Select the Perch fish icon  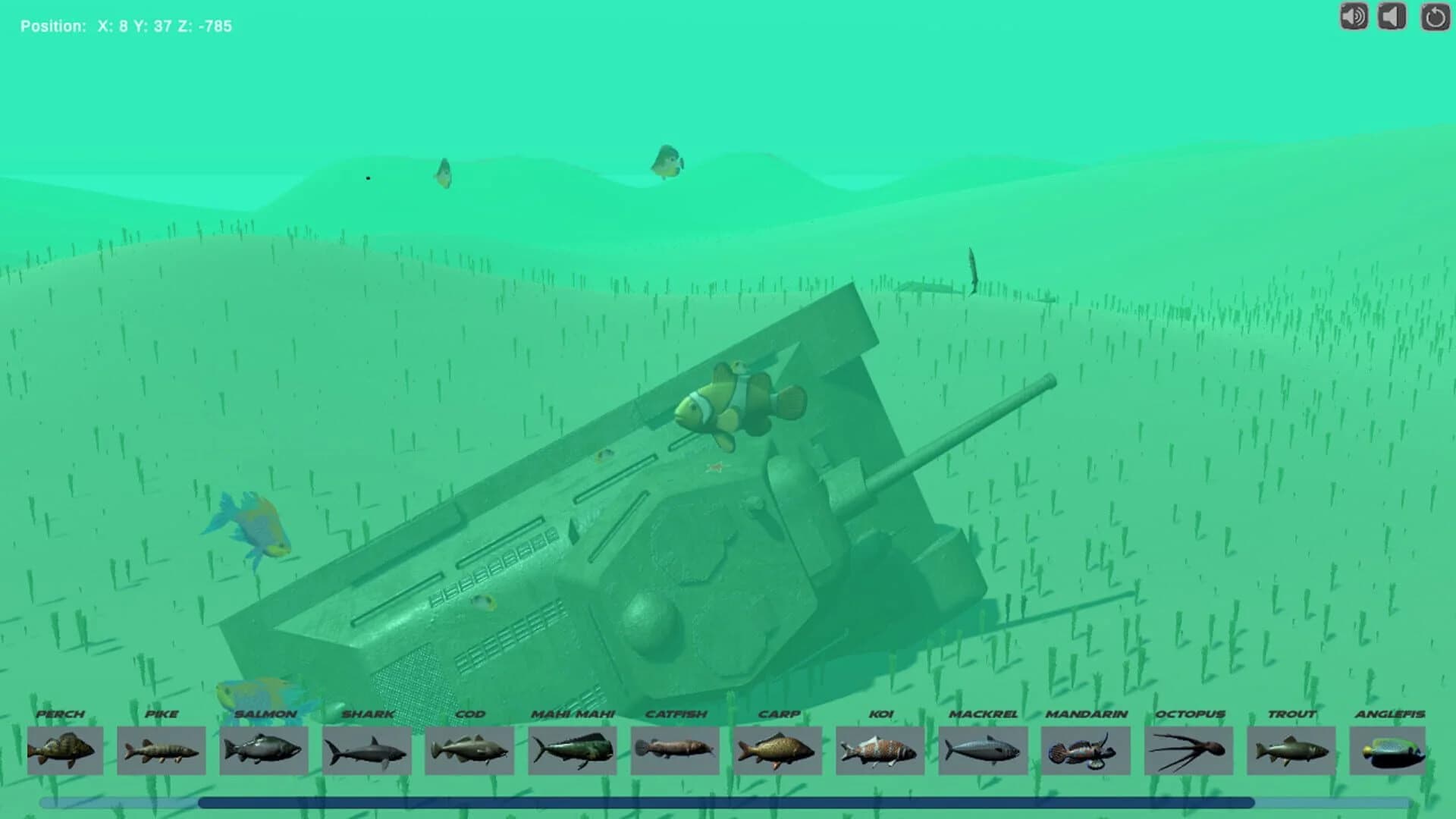[64, 749]
